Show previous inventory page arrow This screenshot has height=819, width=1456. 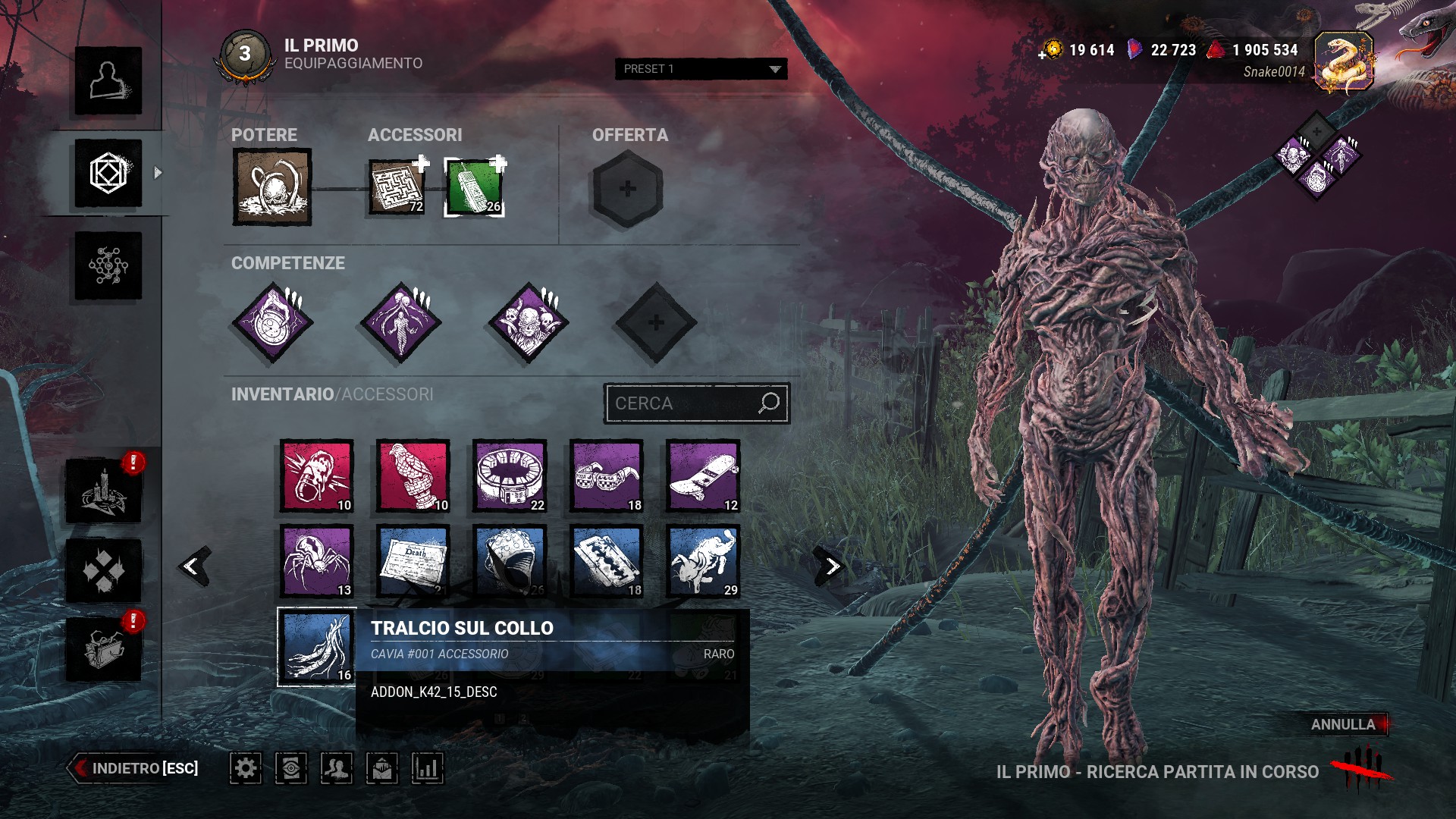(193, 566)
